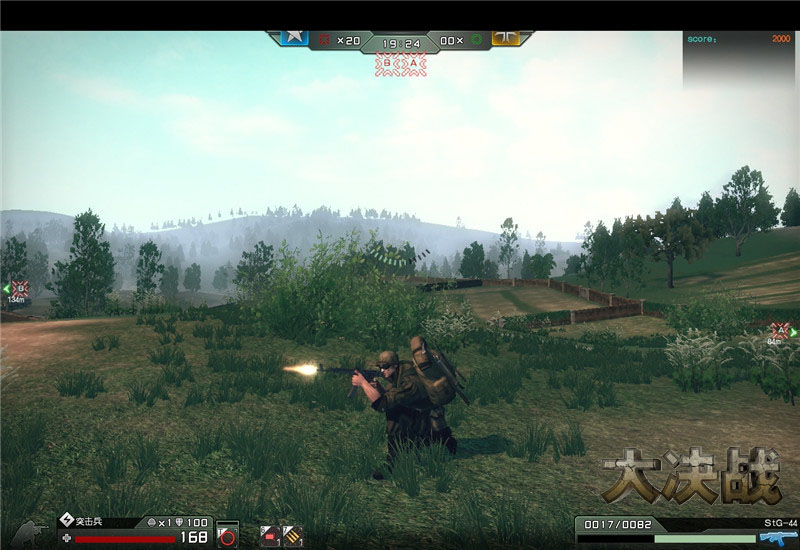The image size is (800, 550).
Task: Click the blue StG-44 weapon icon
Action: point(771,537)
